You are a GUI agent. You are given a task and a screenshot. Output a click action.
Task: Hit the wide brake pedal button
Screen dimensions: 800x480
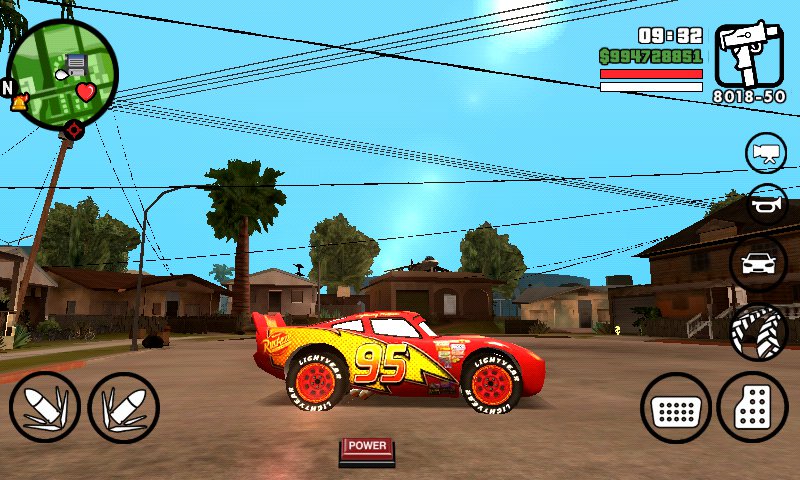coord(676,408)
